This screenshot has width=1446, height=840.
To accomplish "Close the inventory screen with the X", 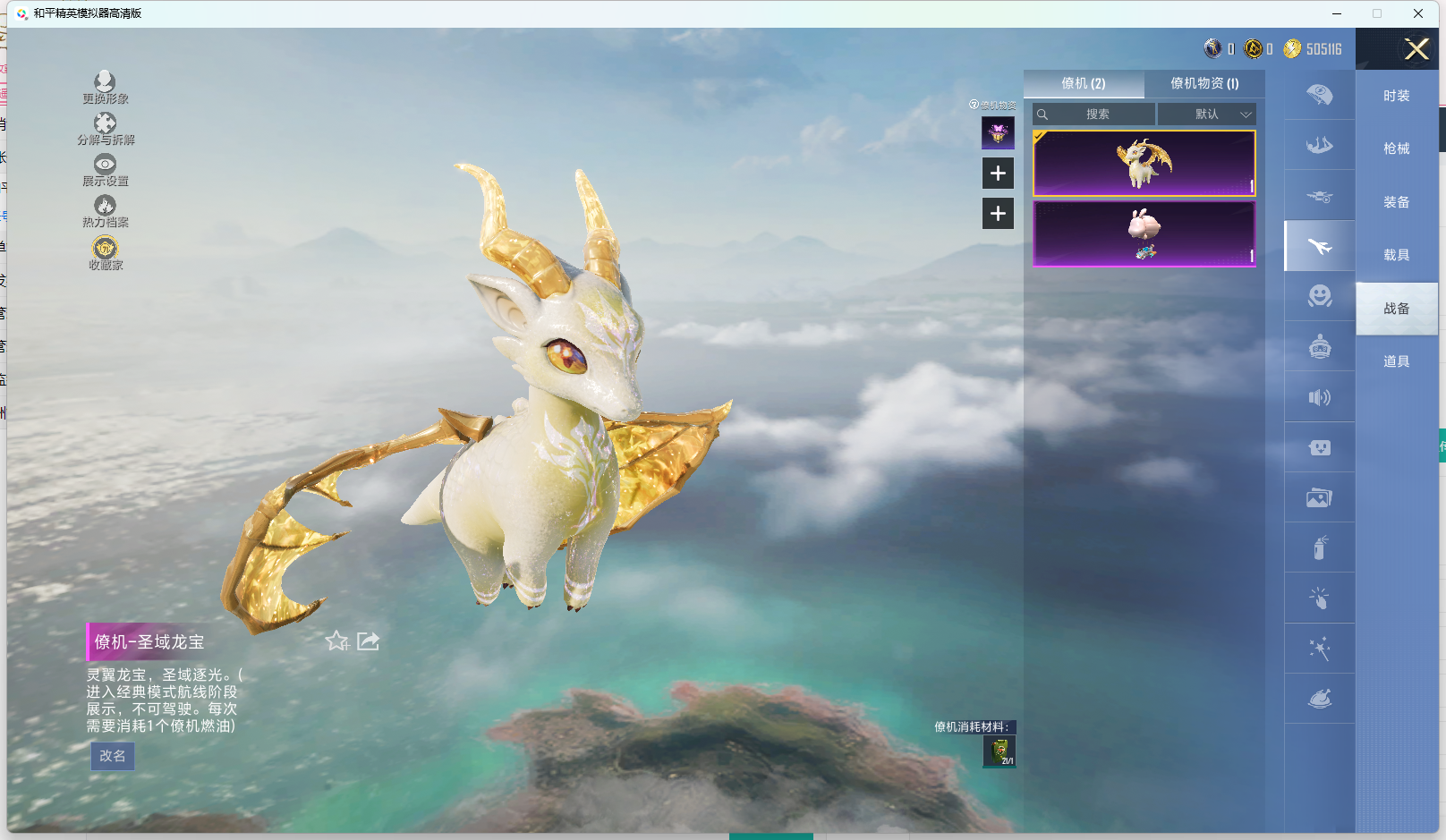I will pyautogui.click(x=1416, y=49).
